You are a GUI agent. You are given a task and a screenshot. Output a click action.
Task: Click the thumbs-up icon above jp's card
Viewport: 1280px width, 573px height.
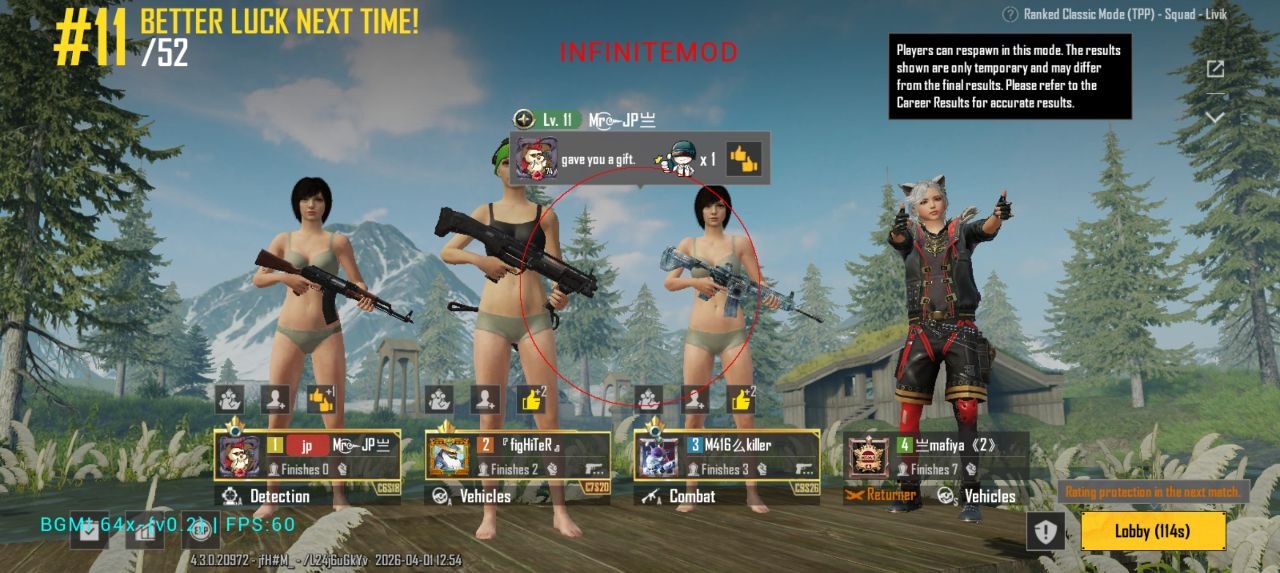[x=320, y=399]
